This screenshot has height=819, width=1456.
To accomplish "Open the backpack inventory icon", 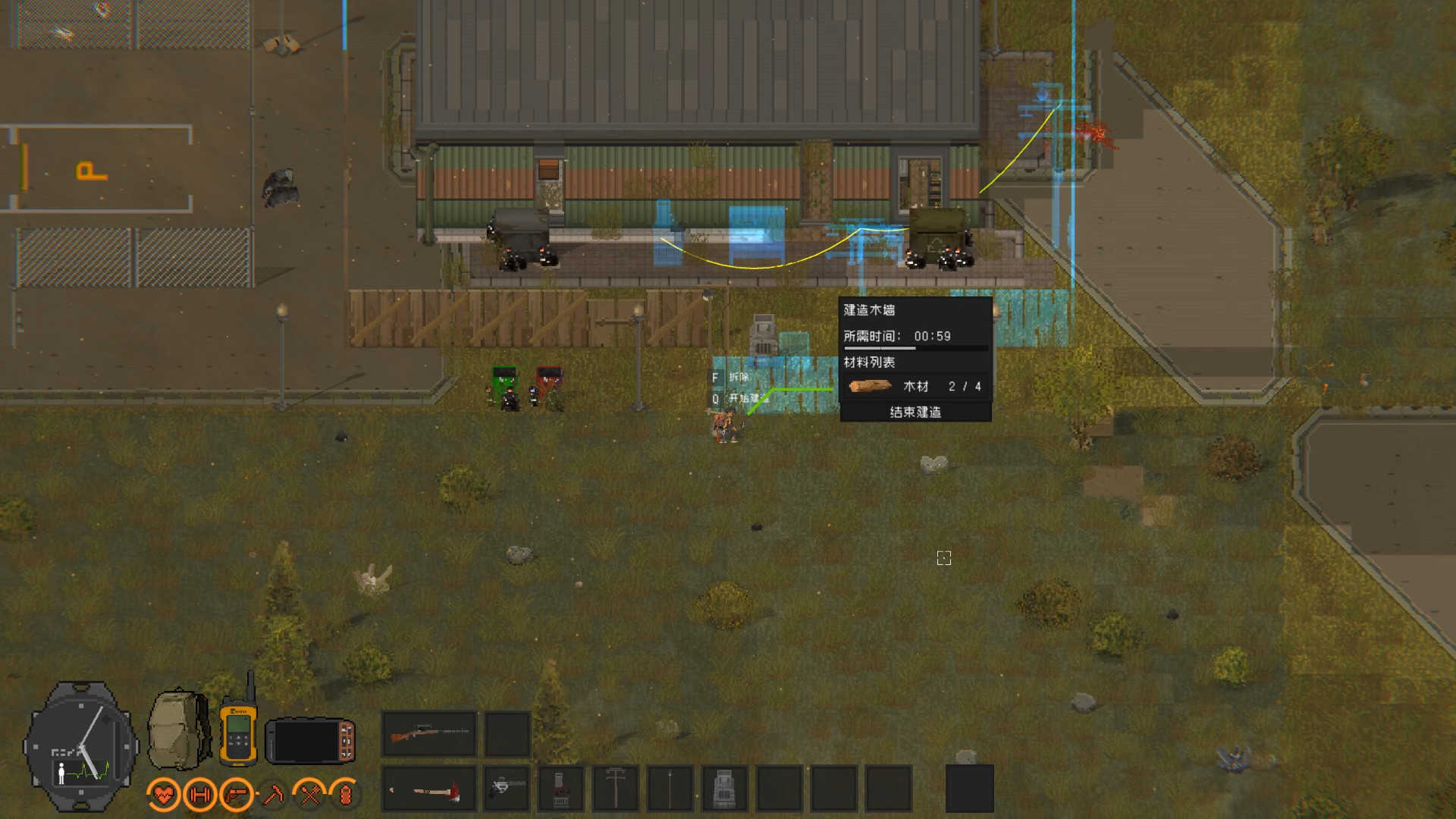I will (x=176, y=728).
